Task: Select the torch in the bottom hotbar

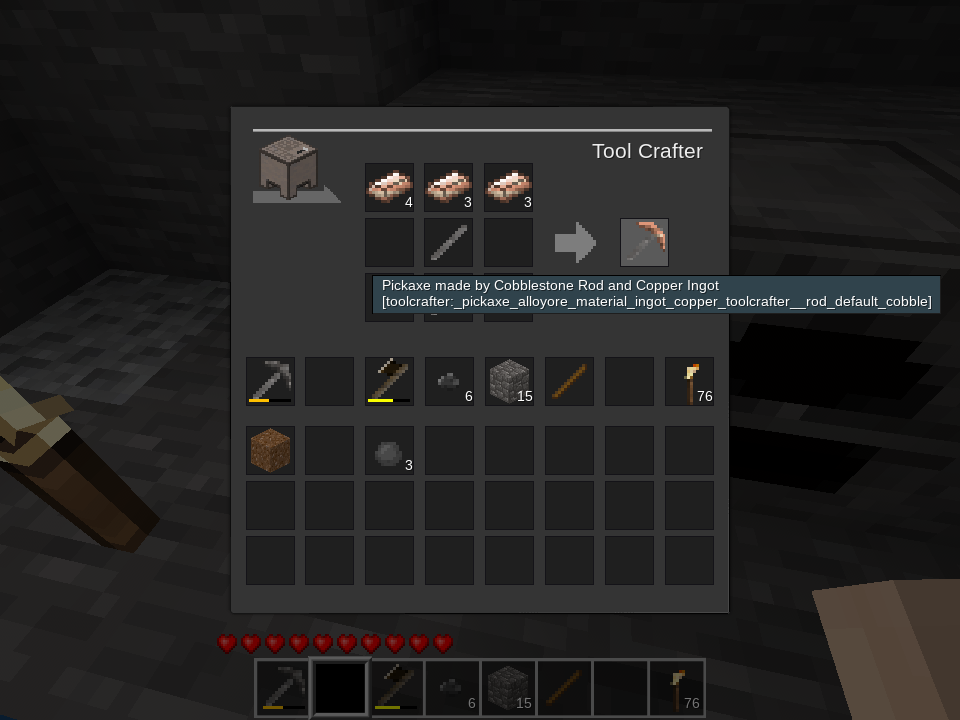Action: click(677, 688)
